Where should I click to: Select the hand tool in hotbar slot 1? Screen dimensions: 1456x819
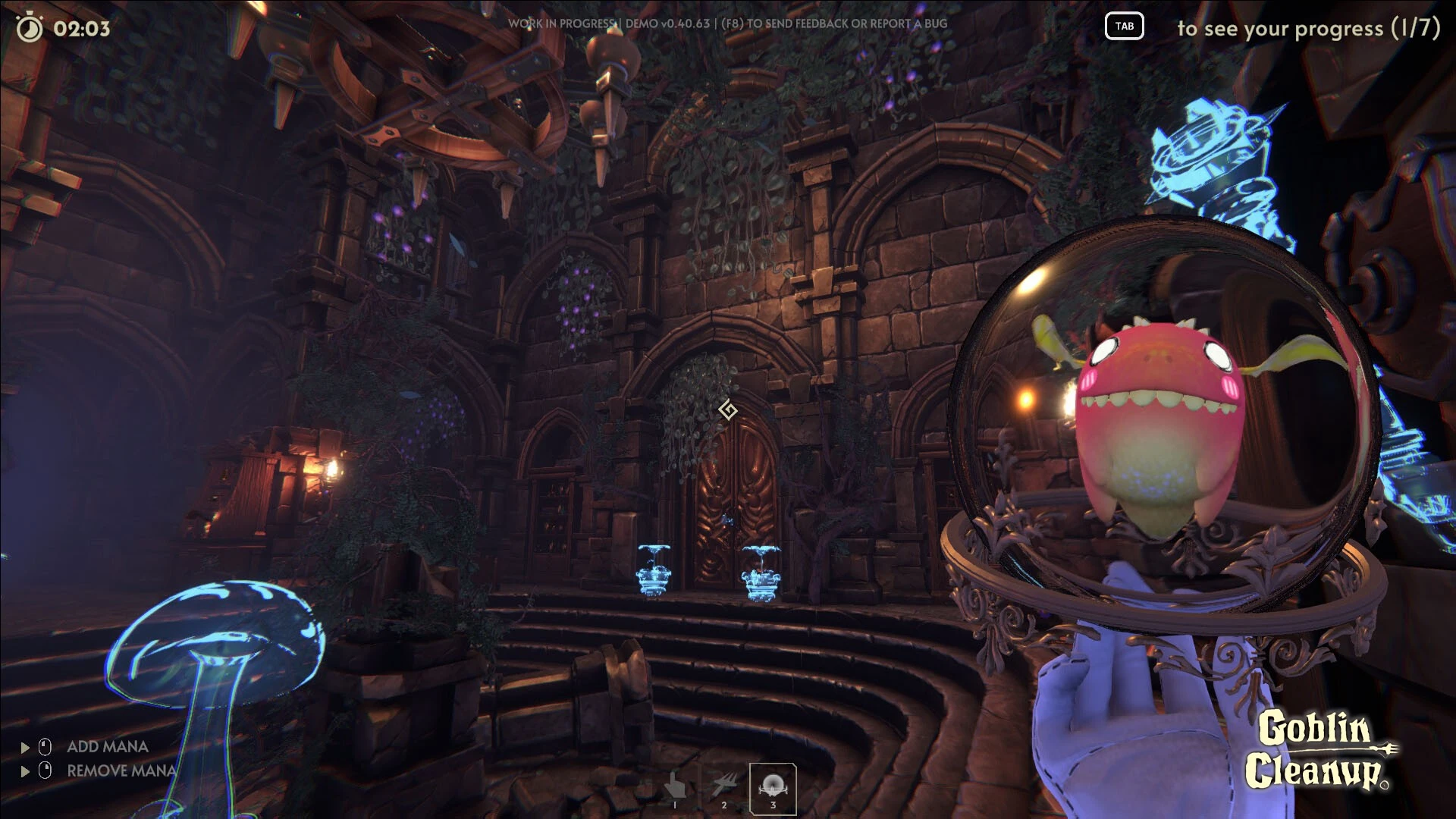pos(675,789)
